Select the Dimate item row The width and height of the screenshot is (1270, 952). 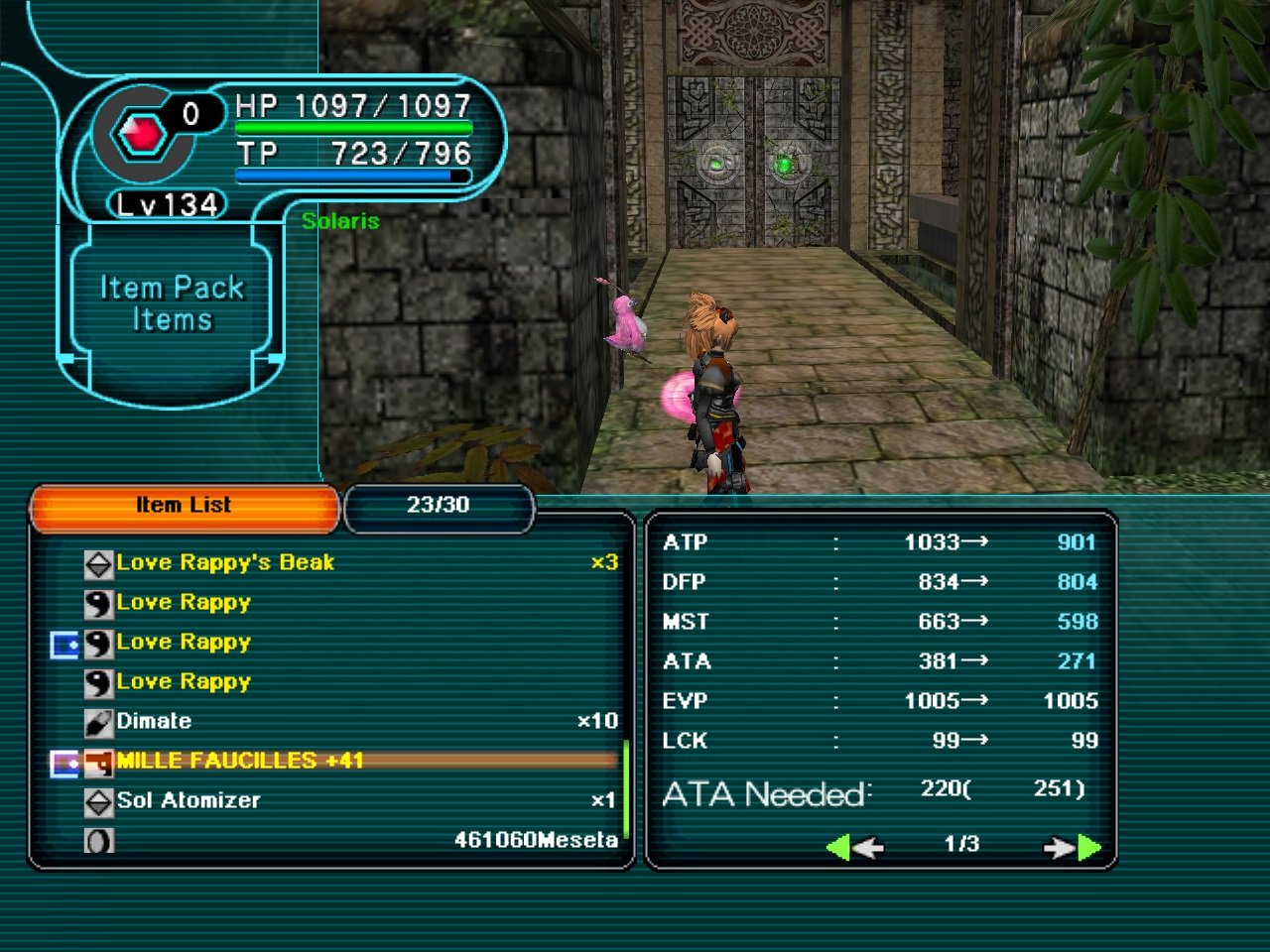(x=154, y=722)
